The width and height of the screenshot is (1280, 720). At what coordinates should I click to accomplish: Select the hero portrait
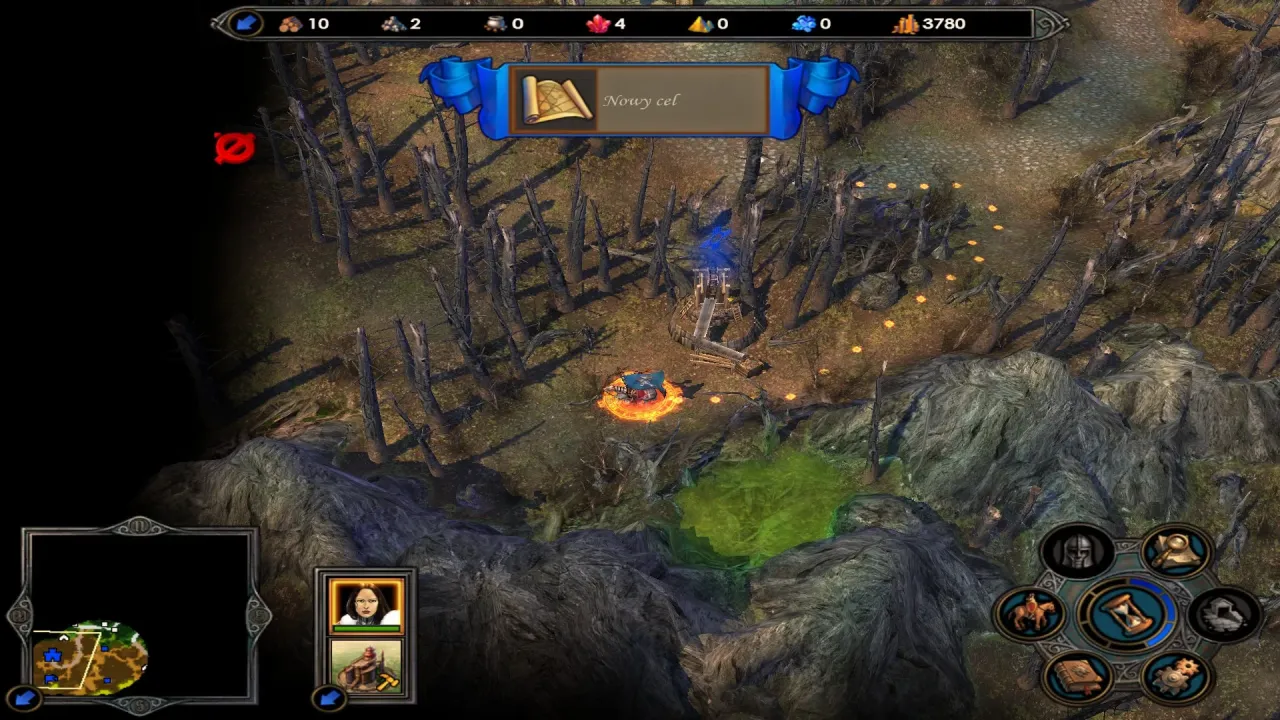(x=366, y=605)
